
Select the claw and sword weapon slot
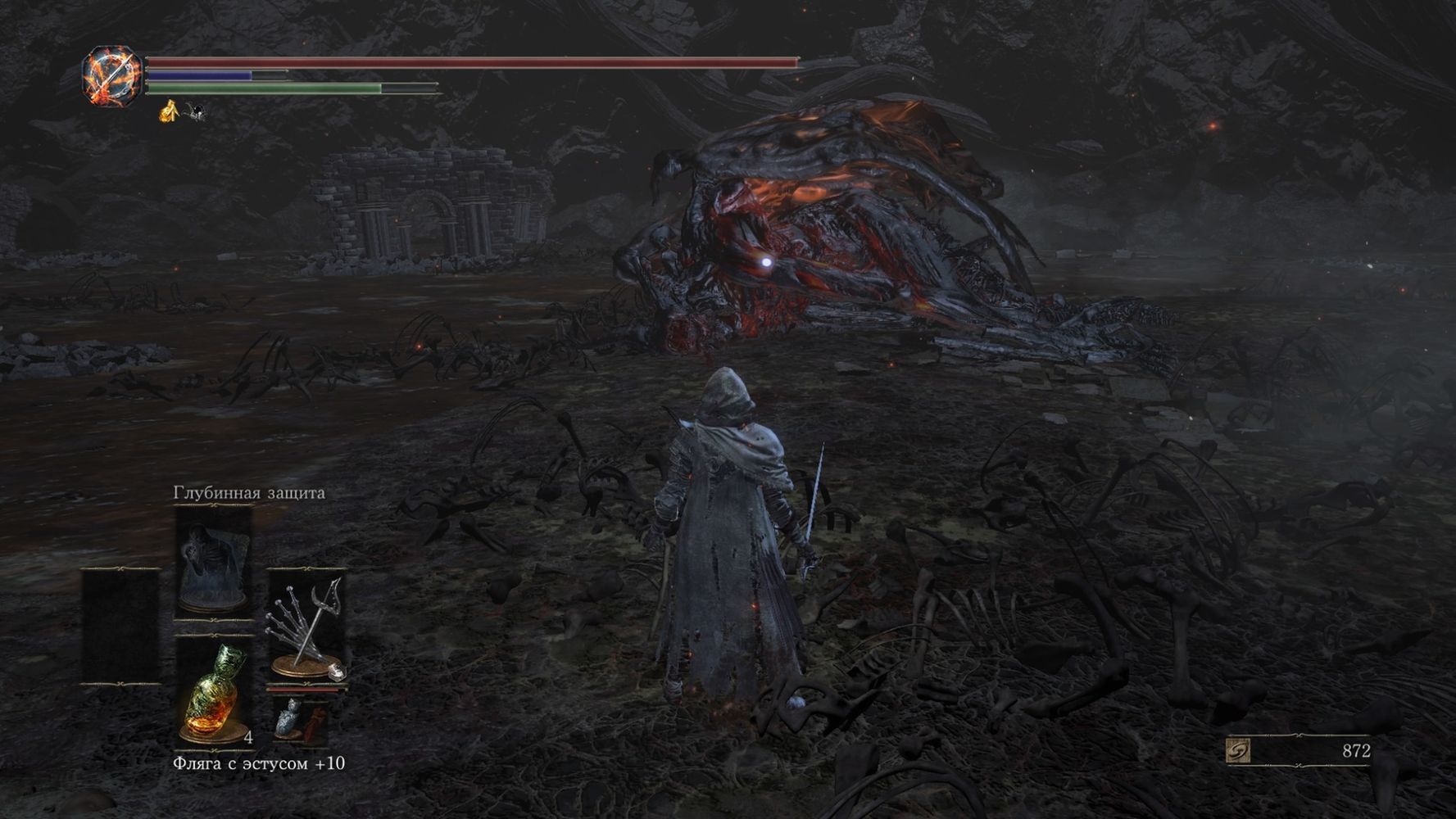click(x=308, y=627)
